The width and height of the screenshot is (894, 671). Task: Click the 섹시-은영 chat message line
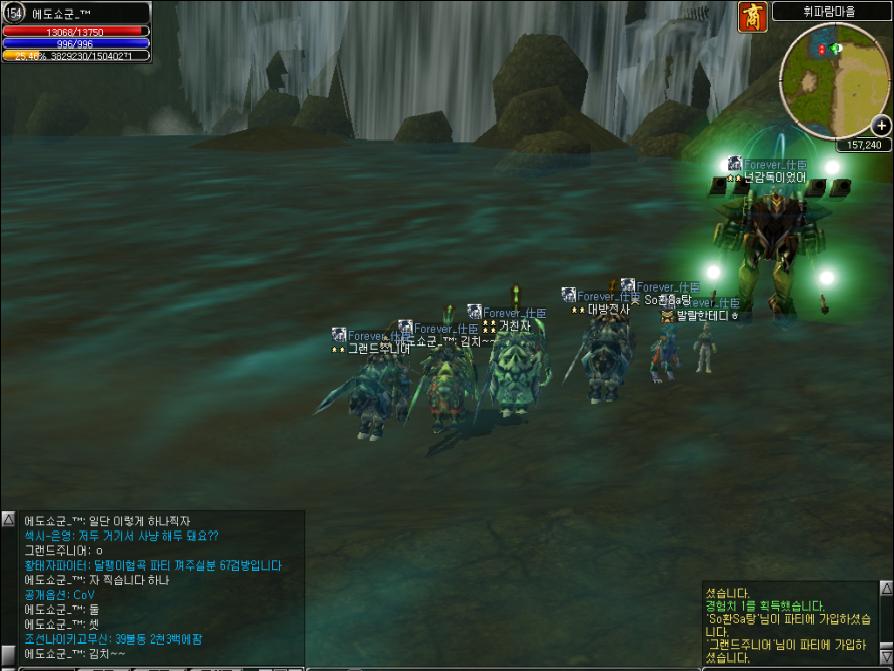pos(121,536)
